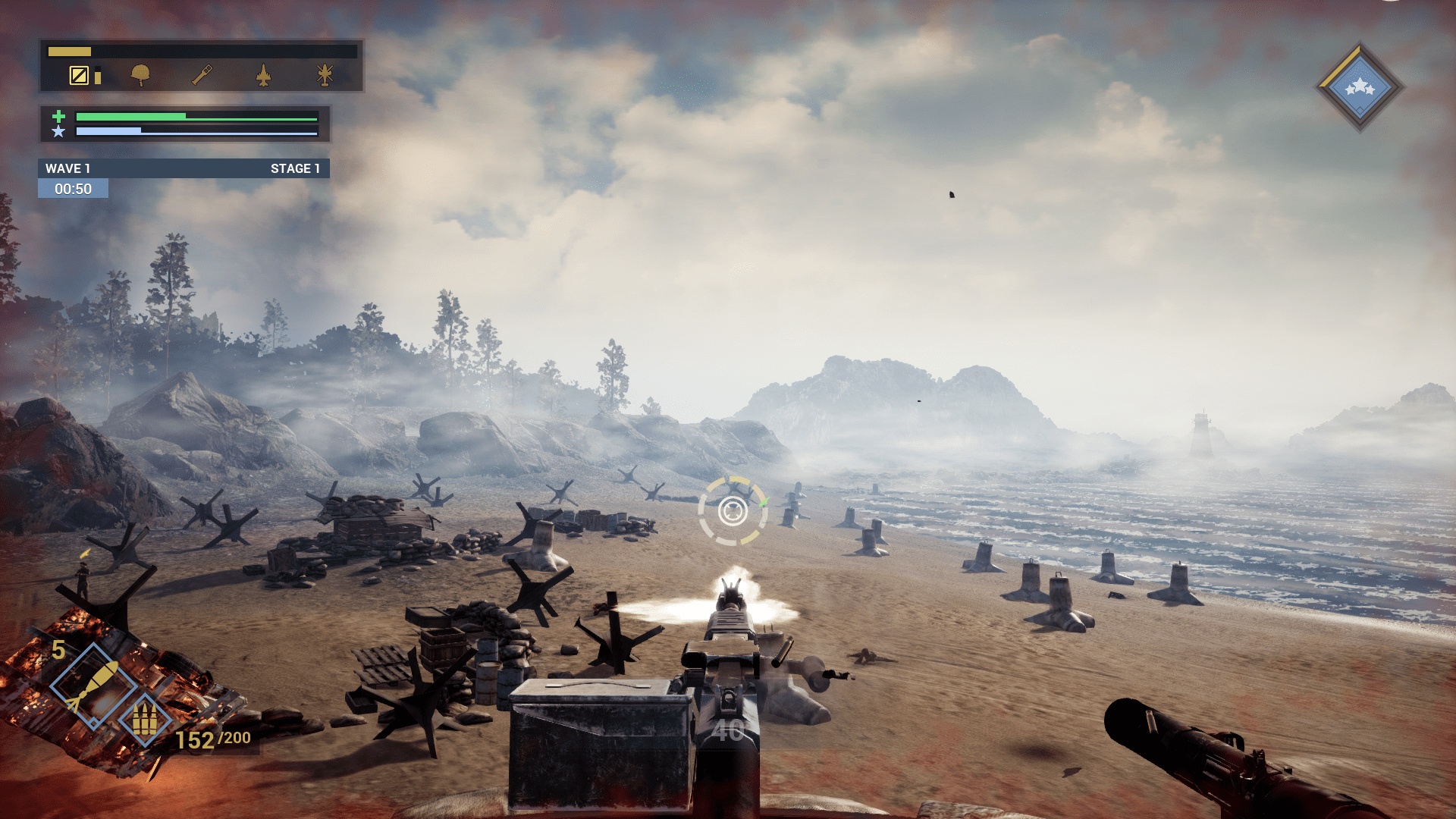Image resolution: width=1456 pixels, height=819 pixels.
Task: Select the STAGE 1 header label
Action: pos(297,168)
